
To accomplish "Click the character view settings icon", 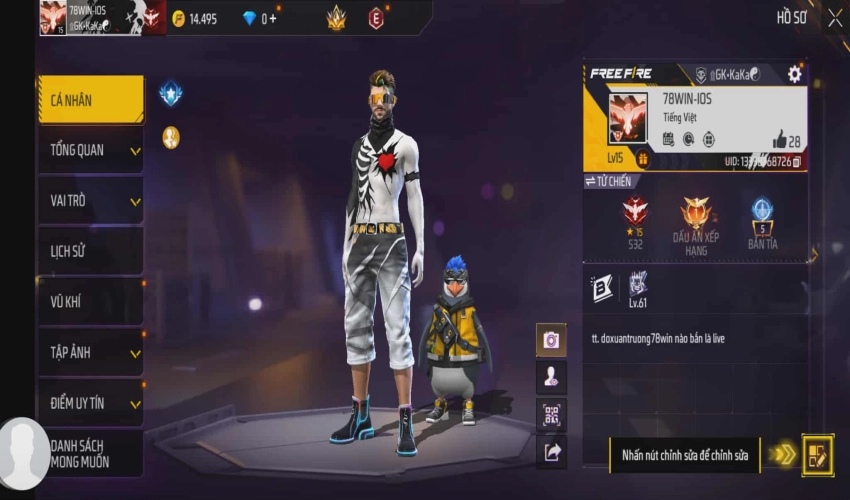I will [x=551, y=377].
